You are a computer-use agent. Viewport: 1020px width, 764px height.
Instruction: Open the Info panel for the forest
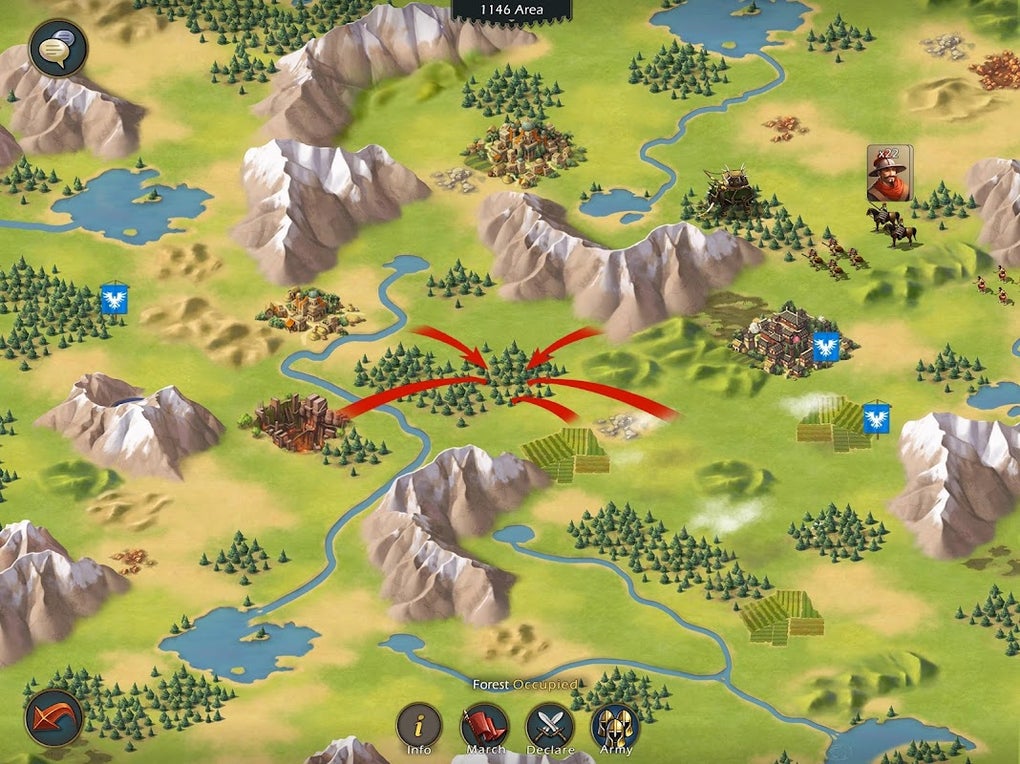[x=419, y=727]
